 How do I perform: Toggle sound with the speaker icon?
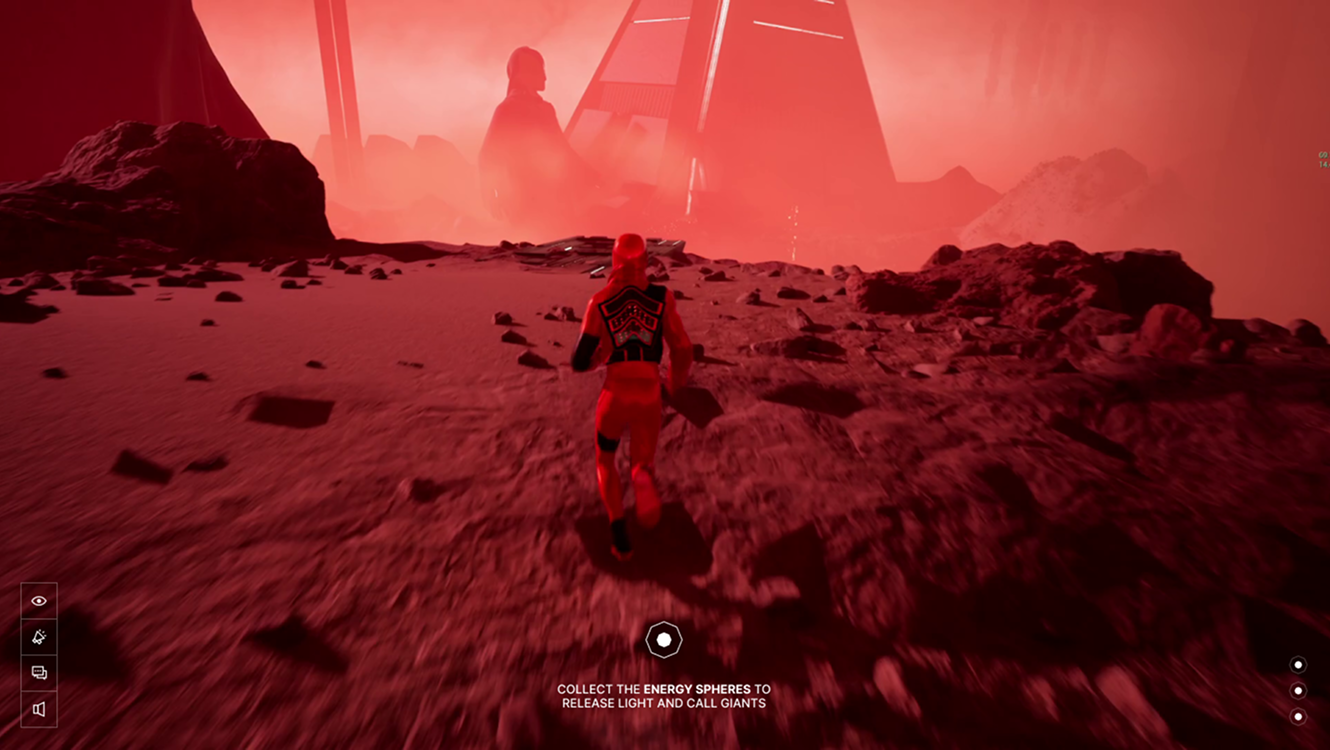(39, 709)
